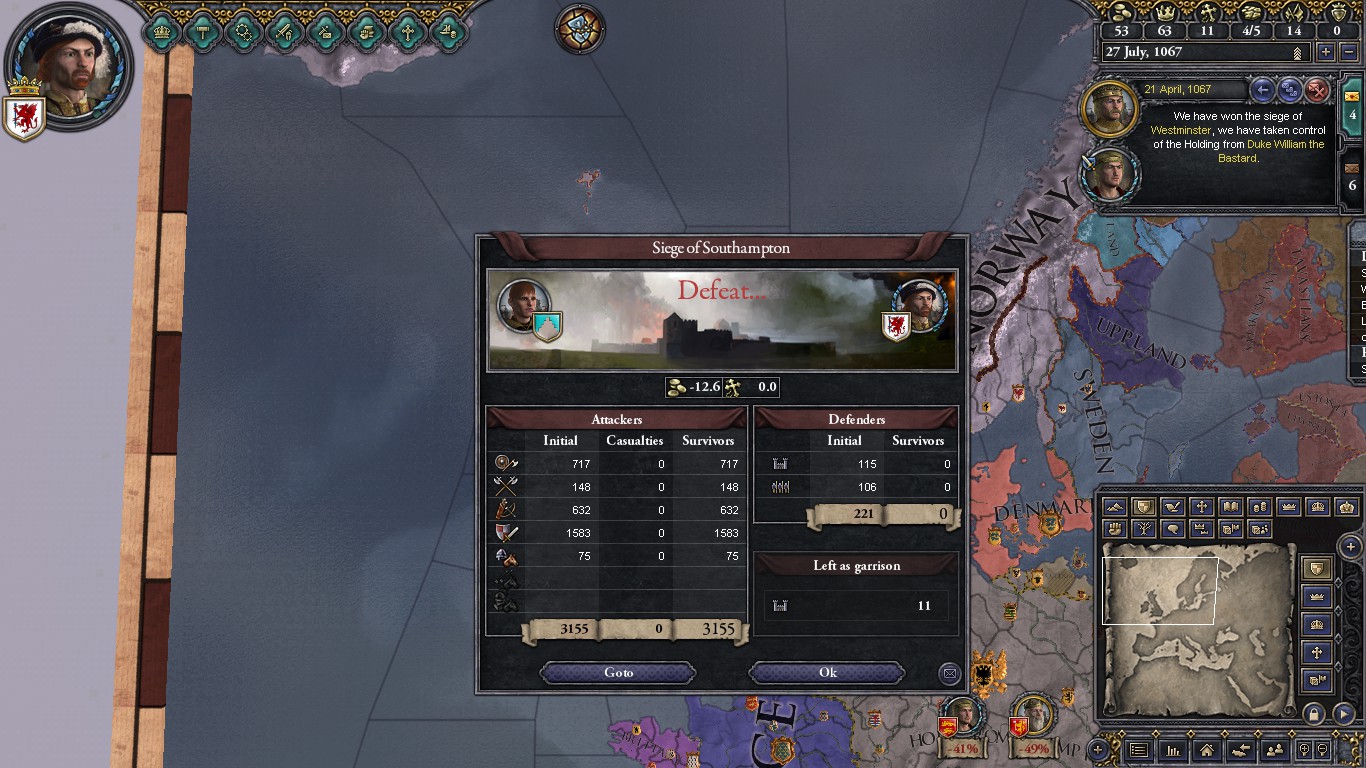Go back to the previous message
This screenshot has width=1366, height=768.
(1263, 90)
